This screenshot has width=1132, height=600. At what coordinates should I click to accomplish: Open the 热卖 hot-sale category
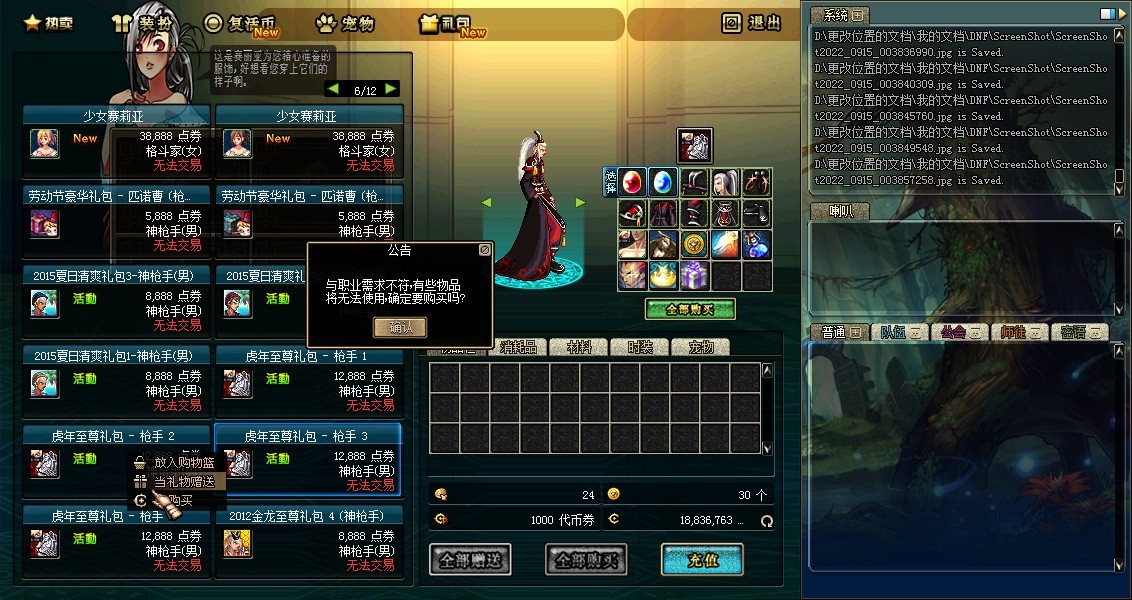click(49, 23)
